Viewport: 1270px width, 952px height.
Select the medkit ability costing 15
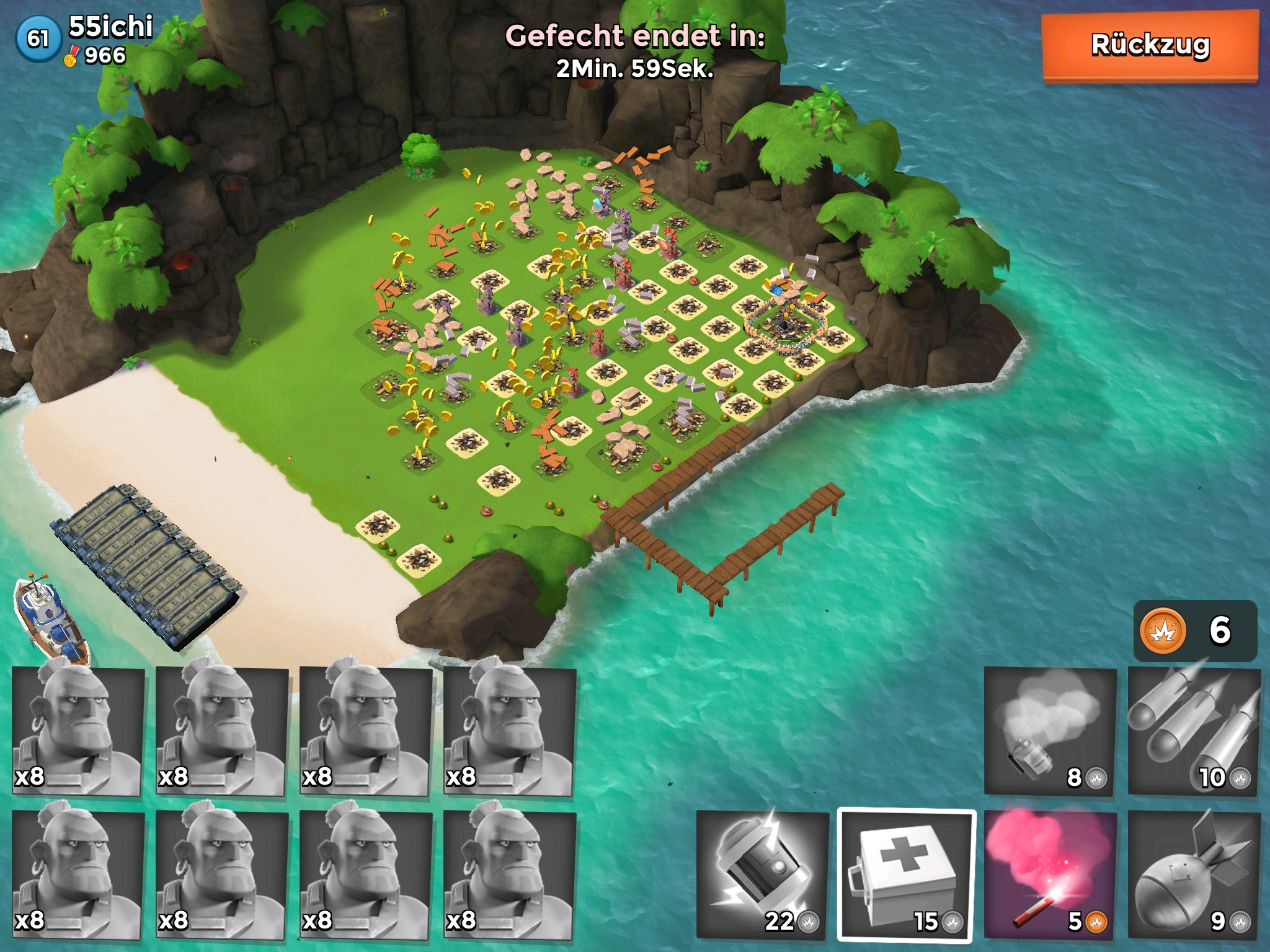click(906, 874)
